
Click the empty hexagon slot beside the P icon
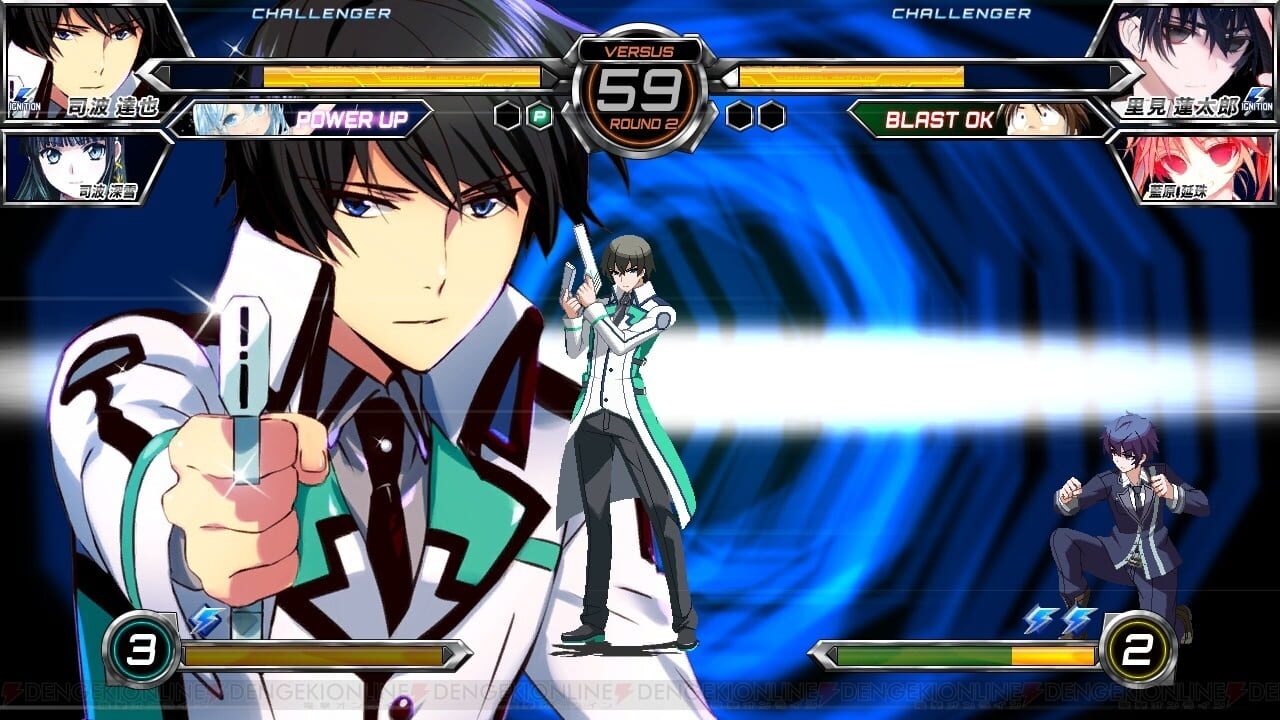point(506,117)
